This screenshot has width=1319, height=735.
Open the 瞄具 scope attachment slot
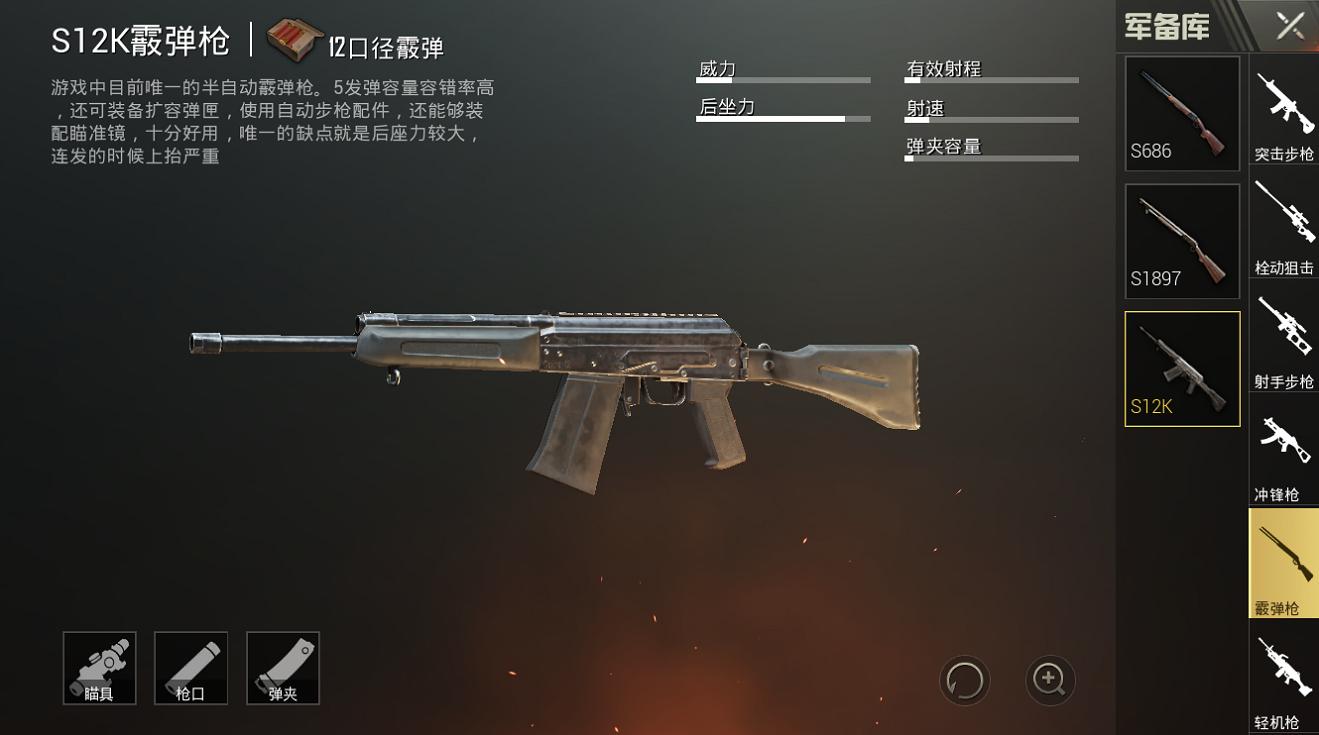pos(100,668)
